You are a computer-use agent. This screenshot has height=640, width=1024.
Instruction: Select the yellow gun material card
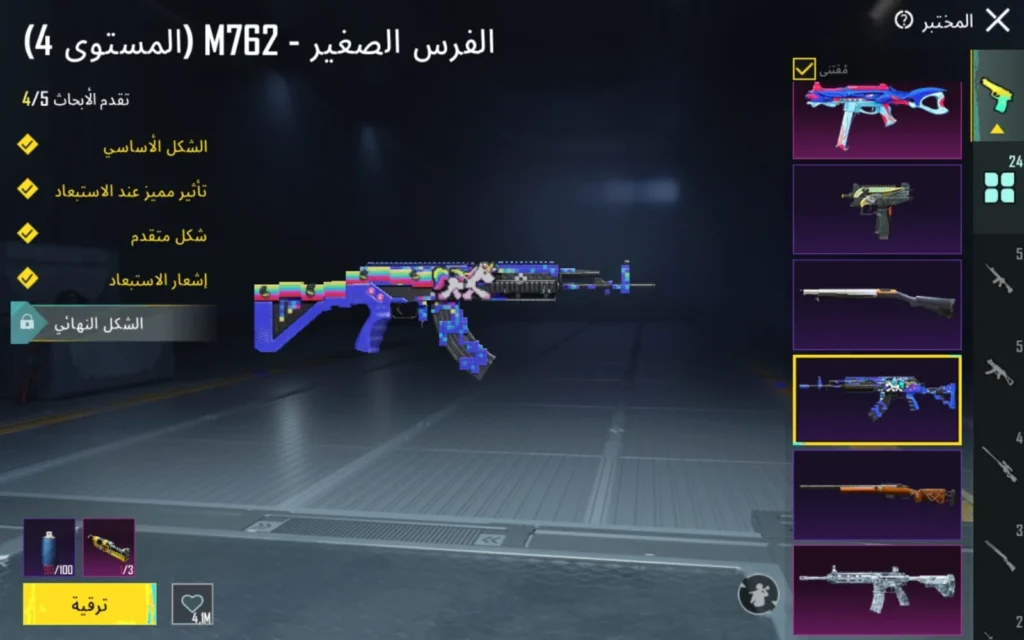109,547
